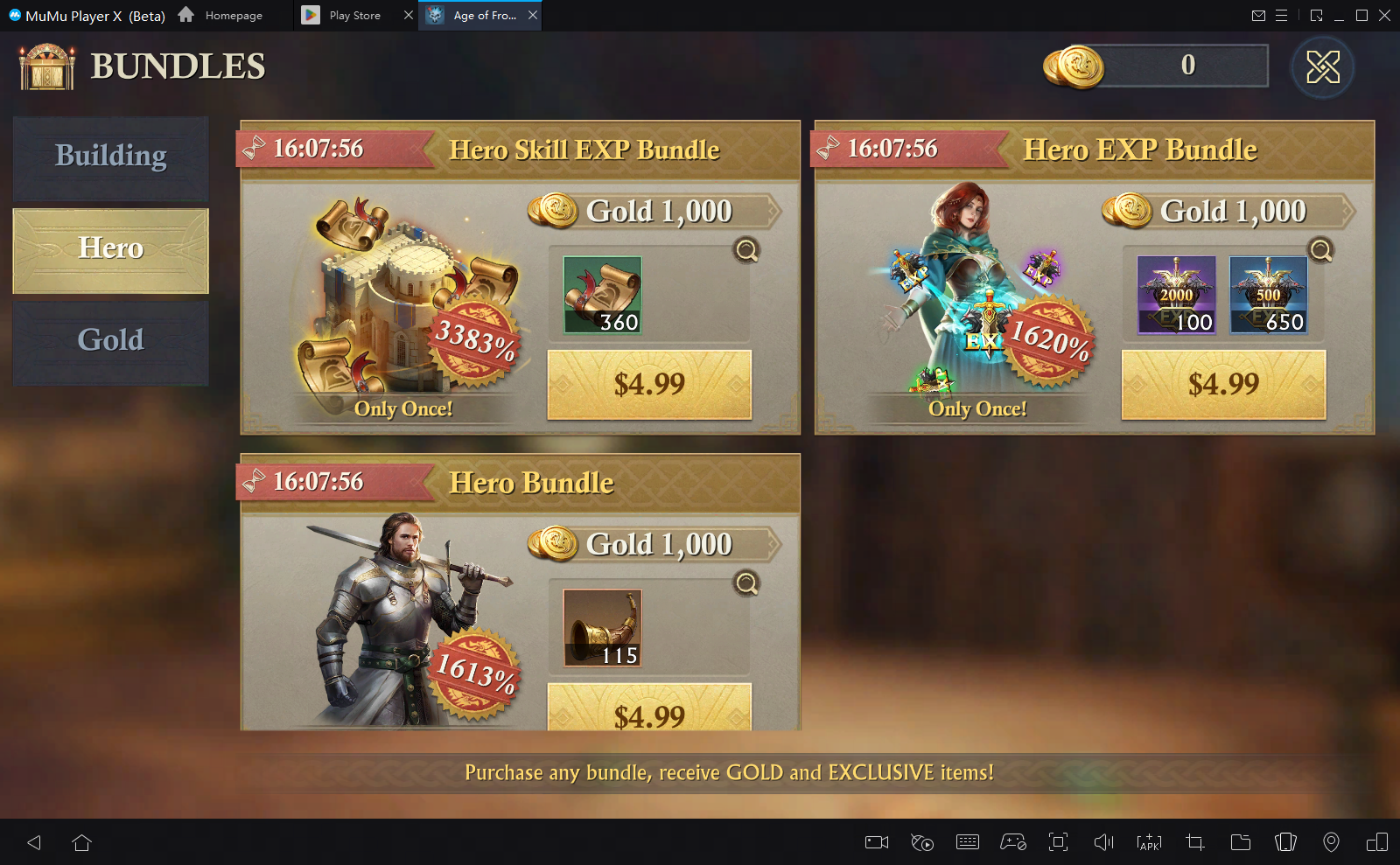The image size is (1400, 865).
Task: Open the gamepad configuration tool
Action: (x=1013, y=842)
